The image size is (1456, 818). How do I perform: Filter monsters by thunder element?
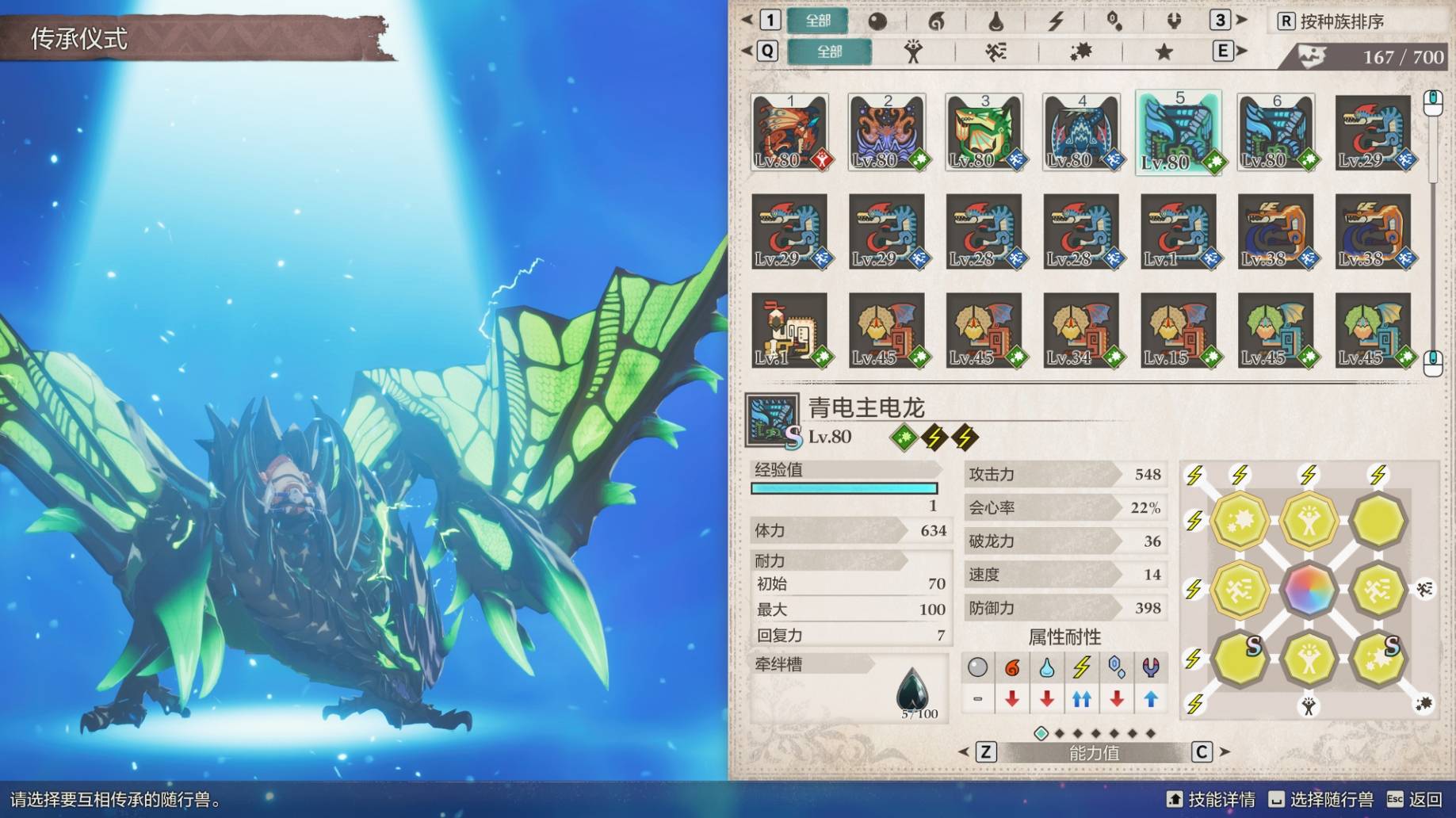click(x=1055, y=21)
